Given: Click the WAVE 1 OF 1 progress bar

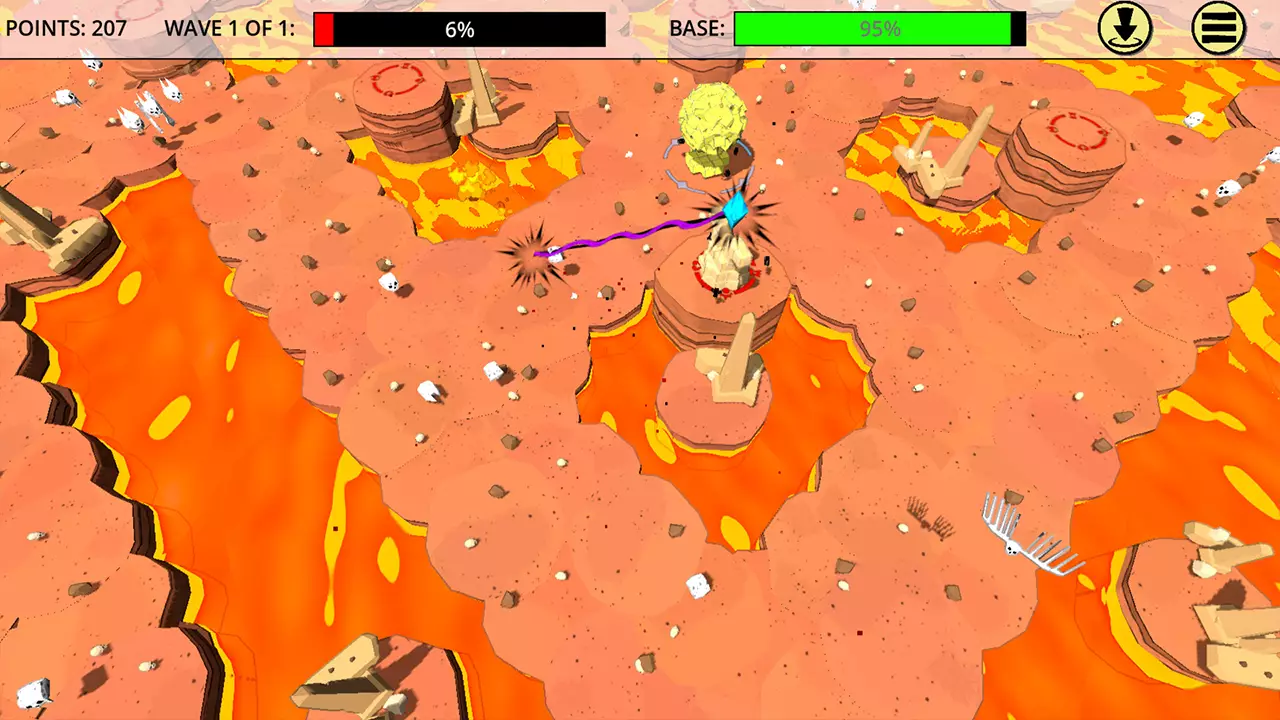Looking at the screenshot, I should click(x=460, y=29).
